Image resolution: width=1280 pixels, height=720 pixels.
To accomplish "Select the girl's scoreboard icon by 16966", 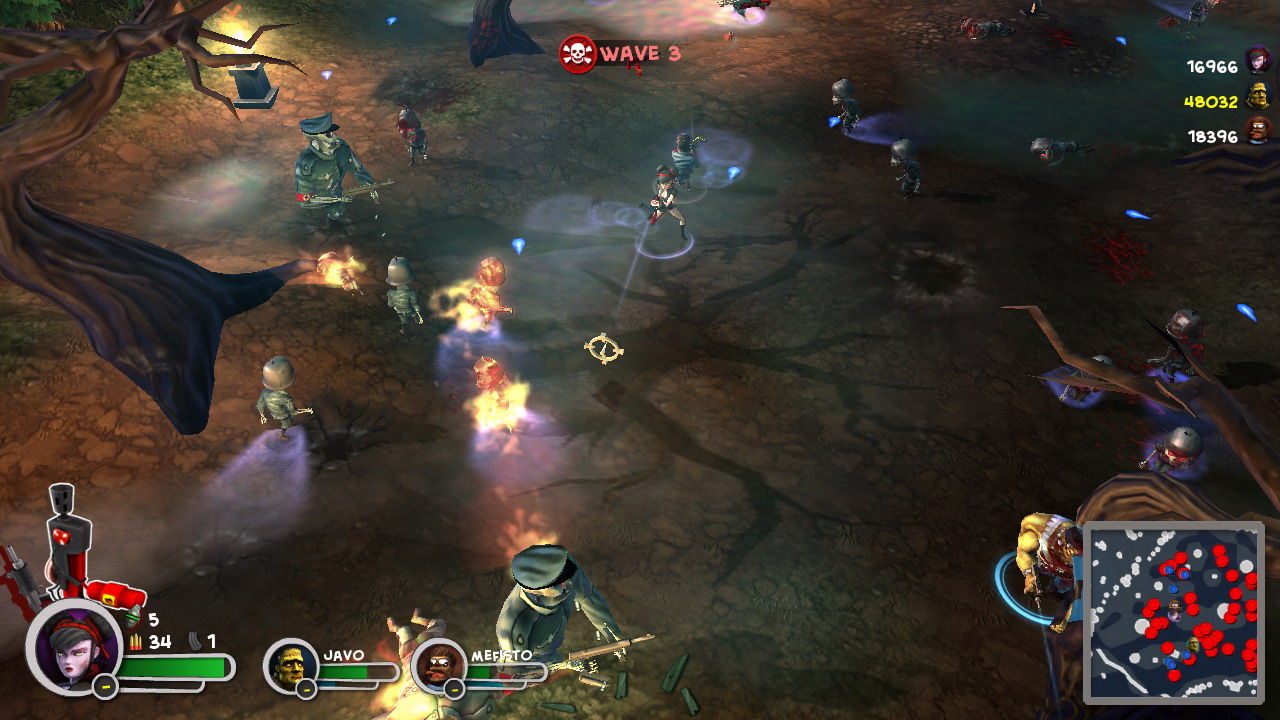I will tap(1258, 62).
